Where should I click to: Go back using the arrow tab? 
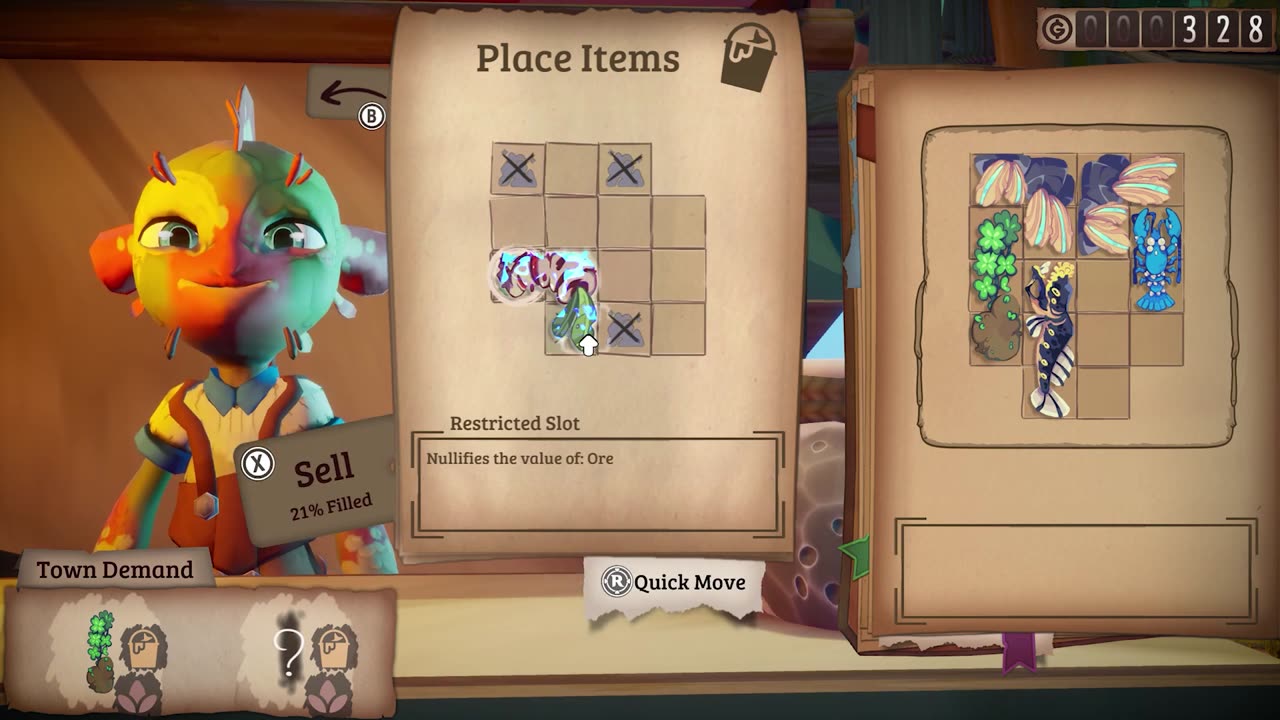348,97
